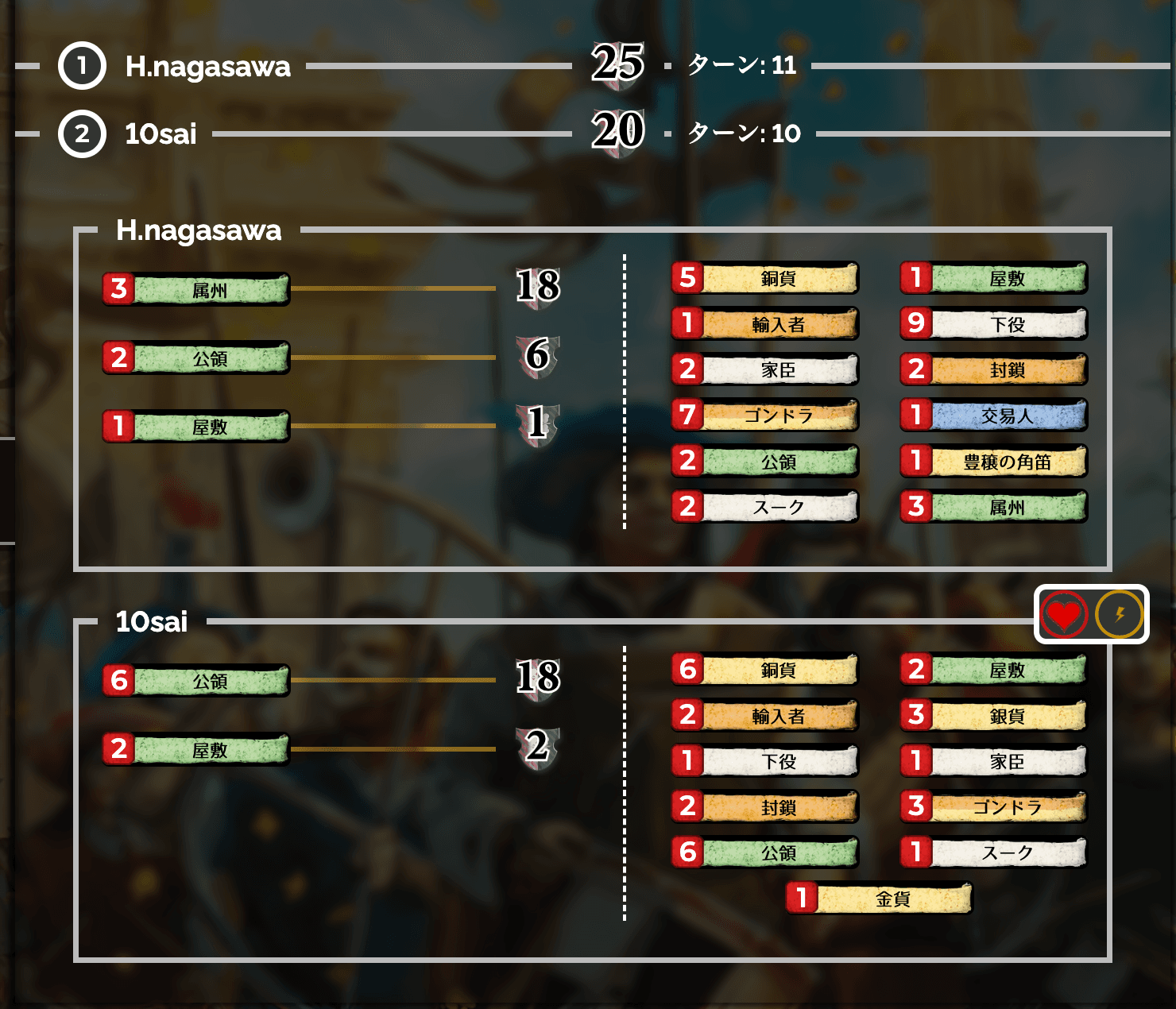Select the ゴンドラ card in H.nagasawa's list

point(765,416)
